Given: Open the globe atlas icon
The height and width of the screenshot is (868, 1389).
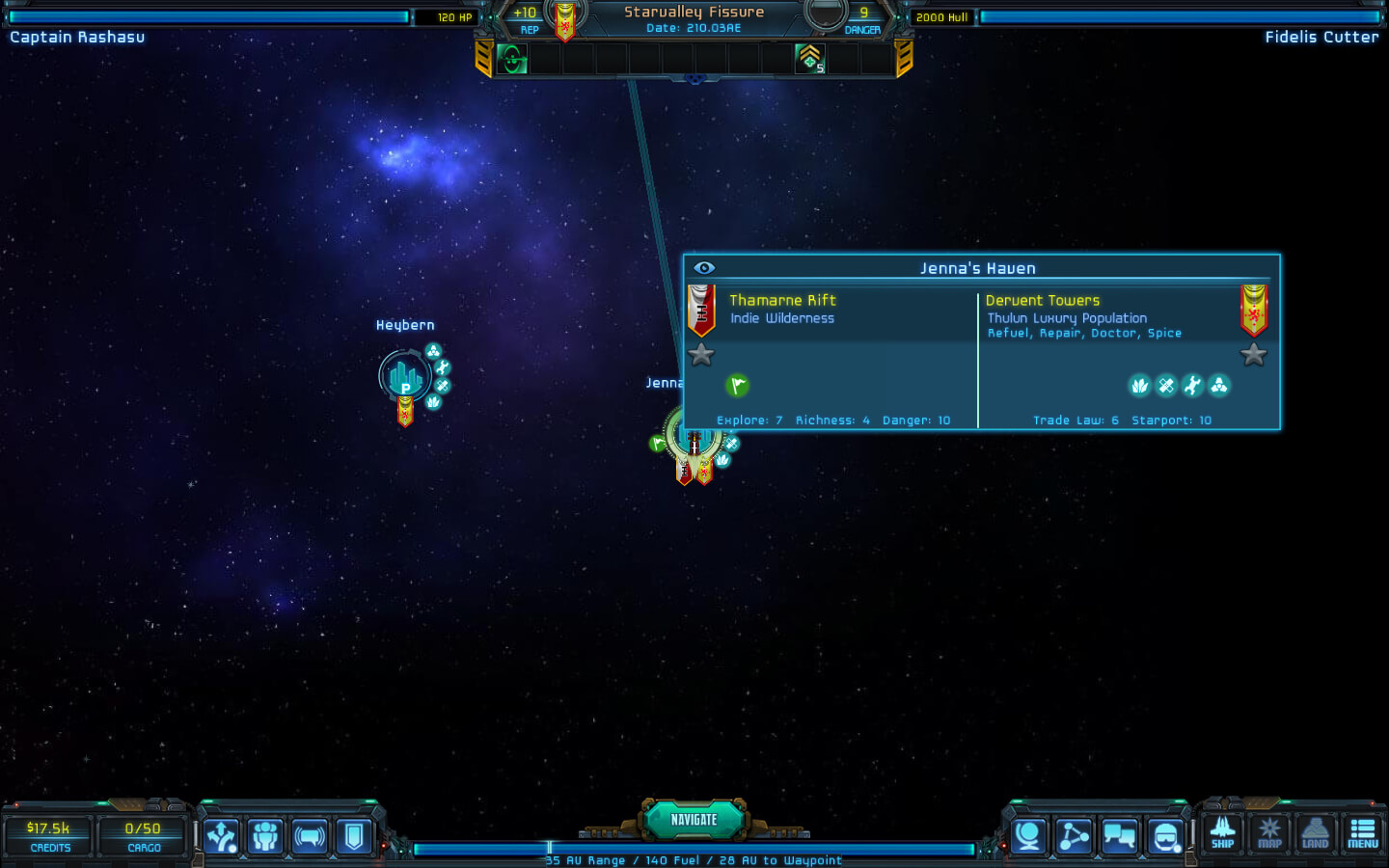Looking at the screenshot, I should (x=1028, y=836).
